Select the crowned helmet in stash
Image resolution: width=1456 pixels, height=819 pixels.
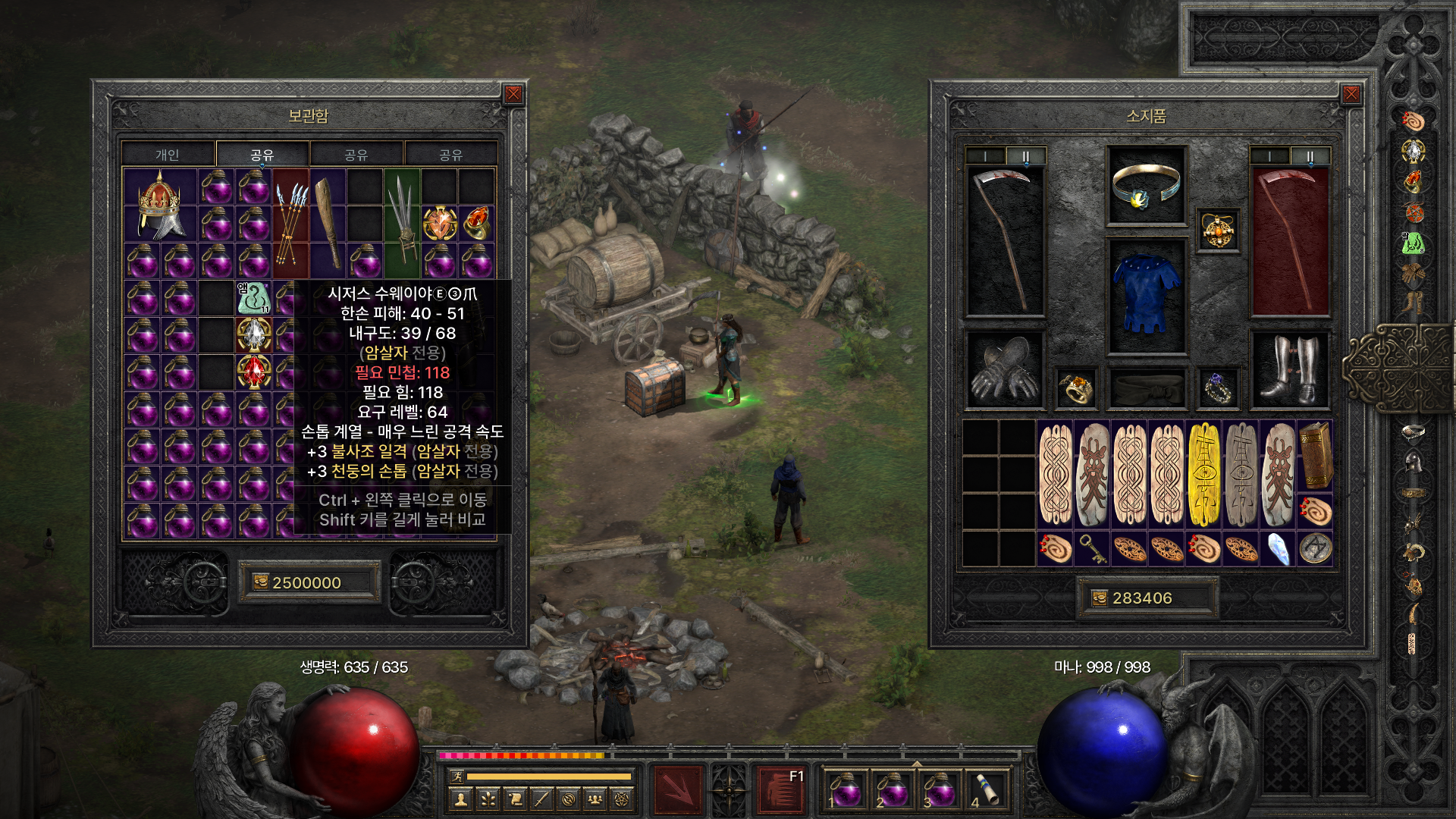(159, 205)
